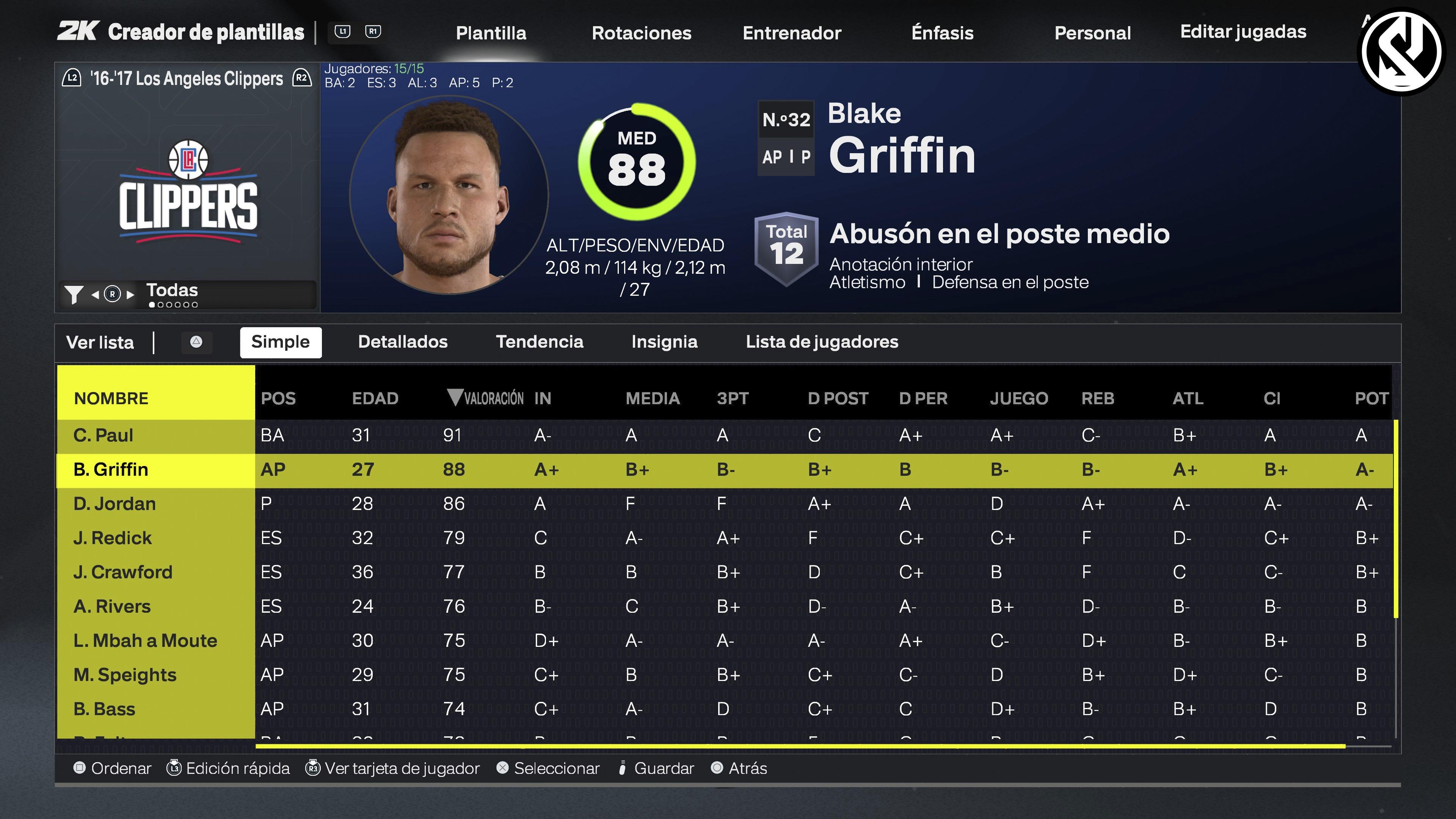Select the Editar jugadas tab
Viewport: 1456px width, 819px height.
(x=1243, y=31)
